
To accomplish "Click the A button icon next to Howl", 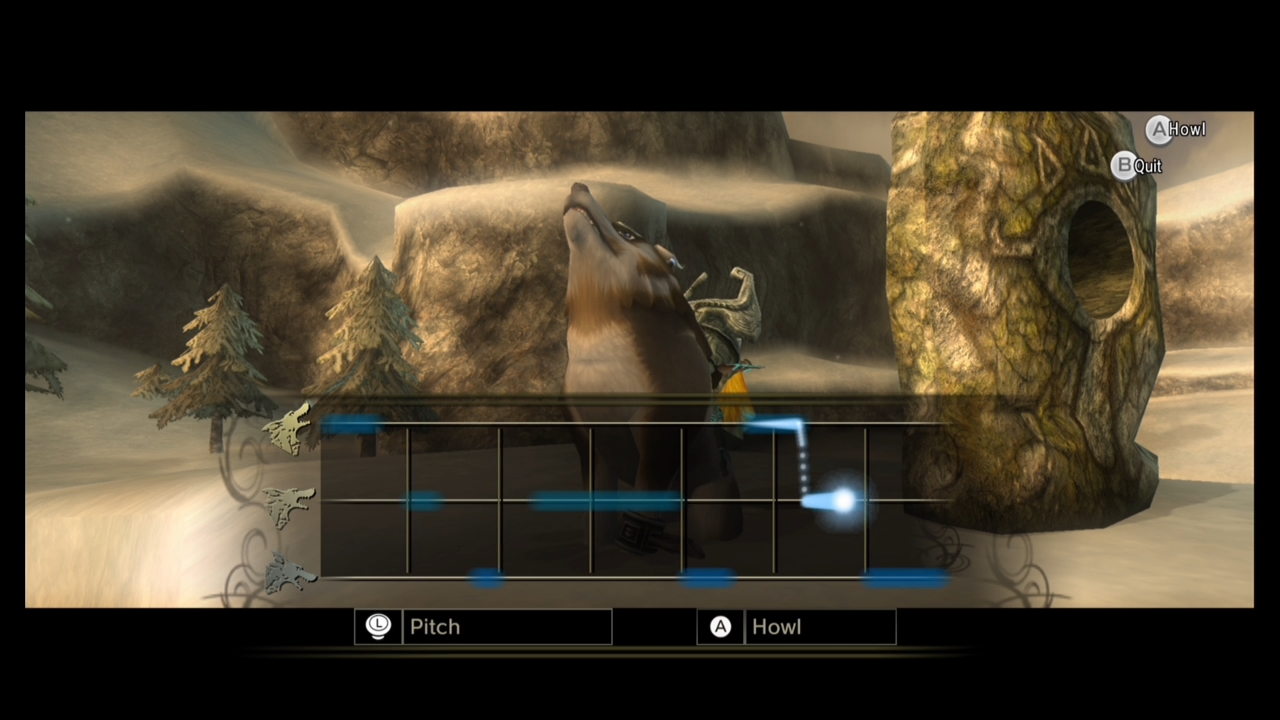I will tap(1158, 129).
